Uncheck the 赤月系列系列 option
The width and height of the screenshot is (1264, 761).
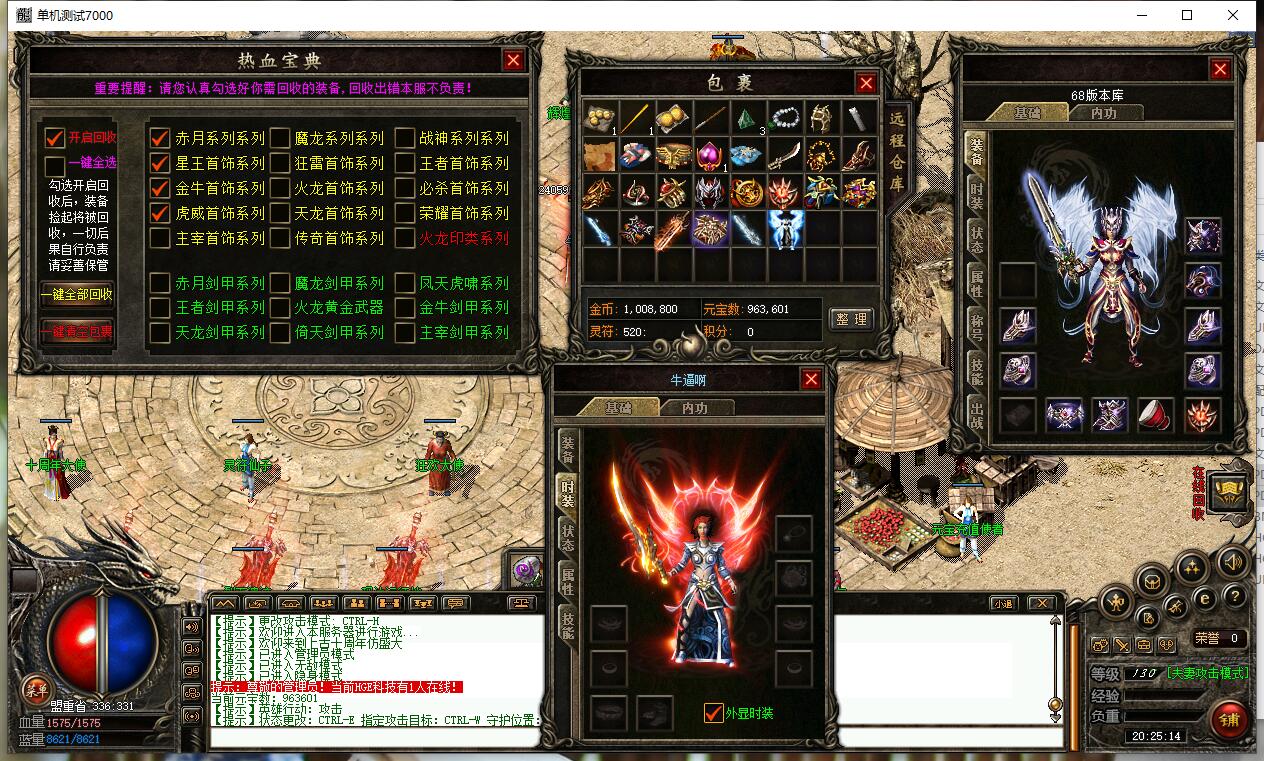(x=160, y=138)
